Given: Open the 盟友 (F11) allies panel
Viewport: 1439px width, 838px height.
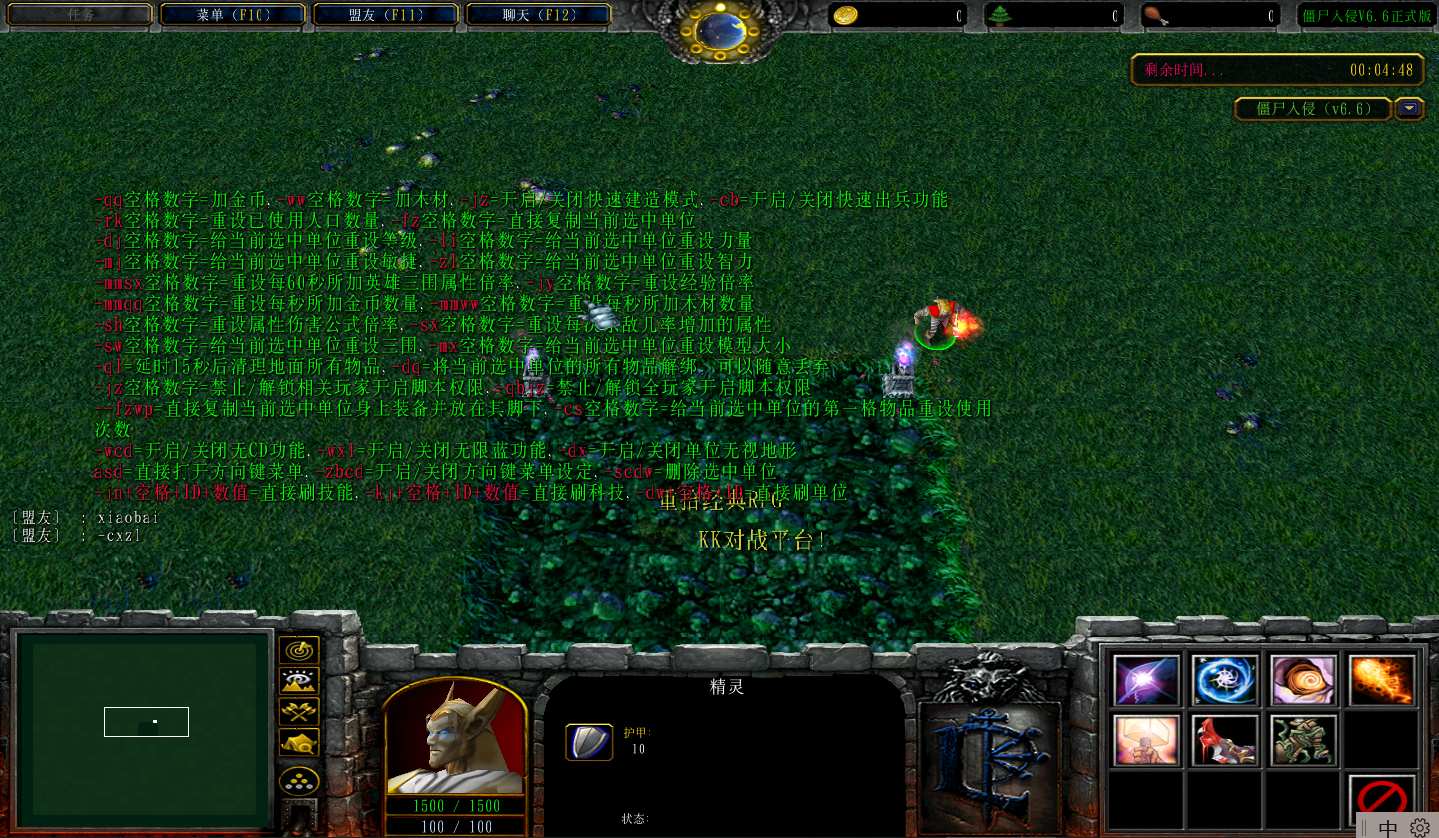Looking at the screenshot, I should [x=387, y=15].
